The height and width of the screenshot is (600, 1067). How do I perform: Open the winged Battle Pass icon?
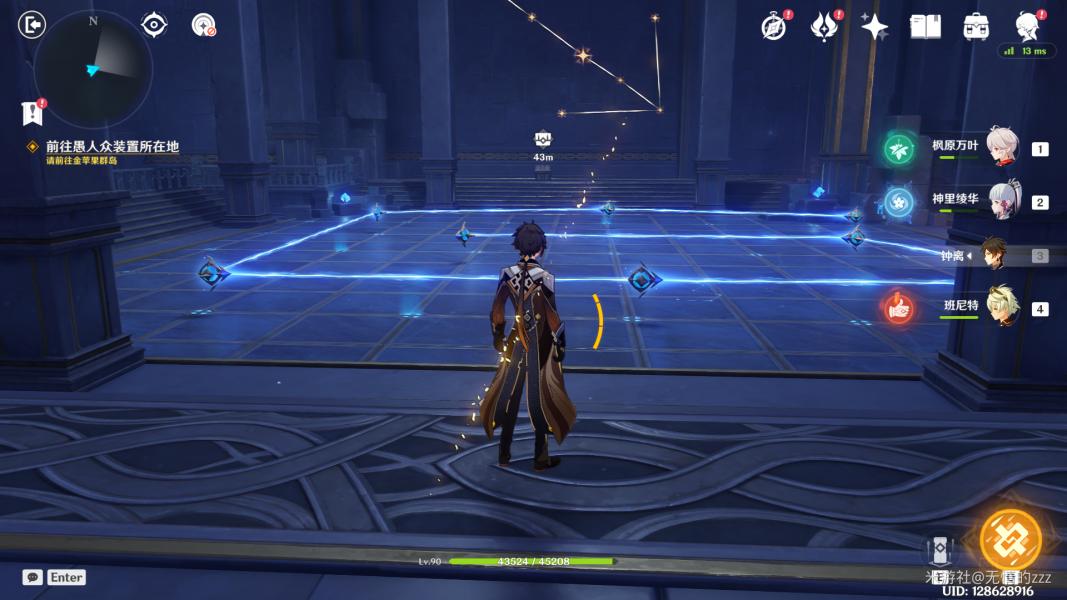click(824, 27)
